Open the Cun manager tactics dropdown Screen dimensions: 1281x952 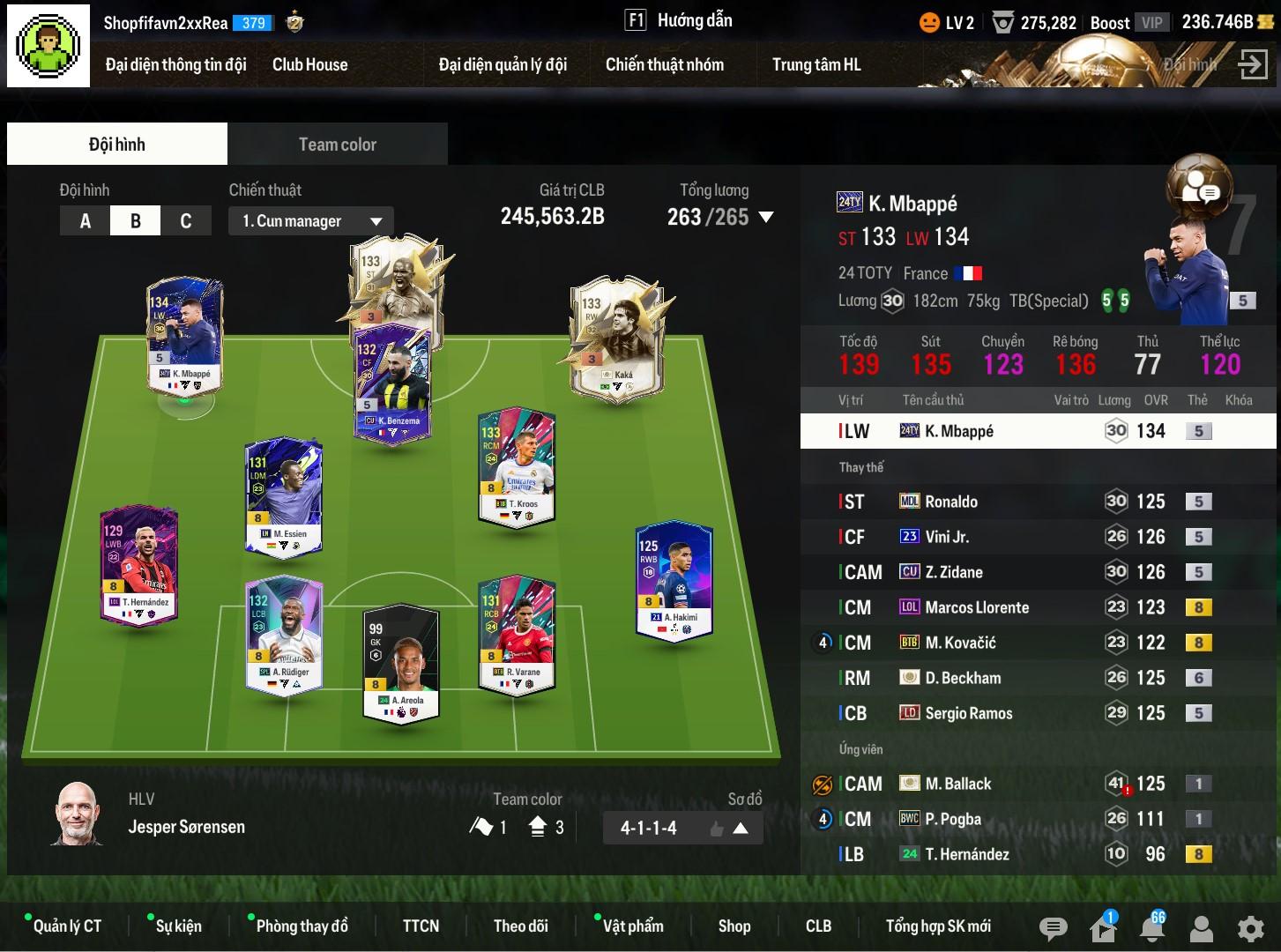pyautogui.click(x=311, y=221)
